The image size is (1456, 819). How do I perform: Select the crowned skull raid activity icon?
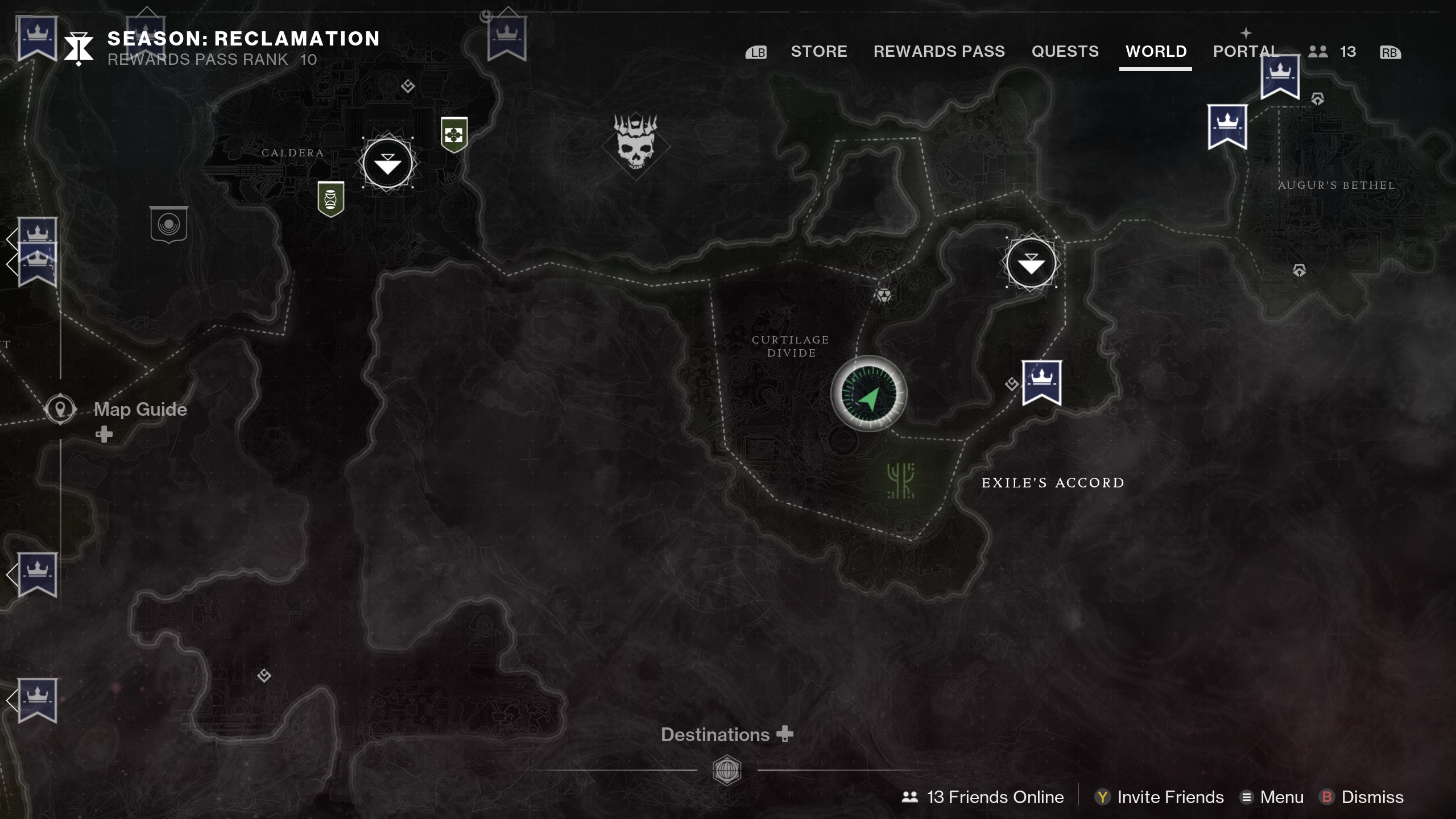pyautogui.click(x=637, y=144)
